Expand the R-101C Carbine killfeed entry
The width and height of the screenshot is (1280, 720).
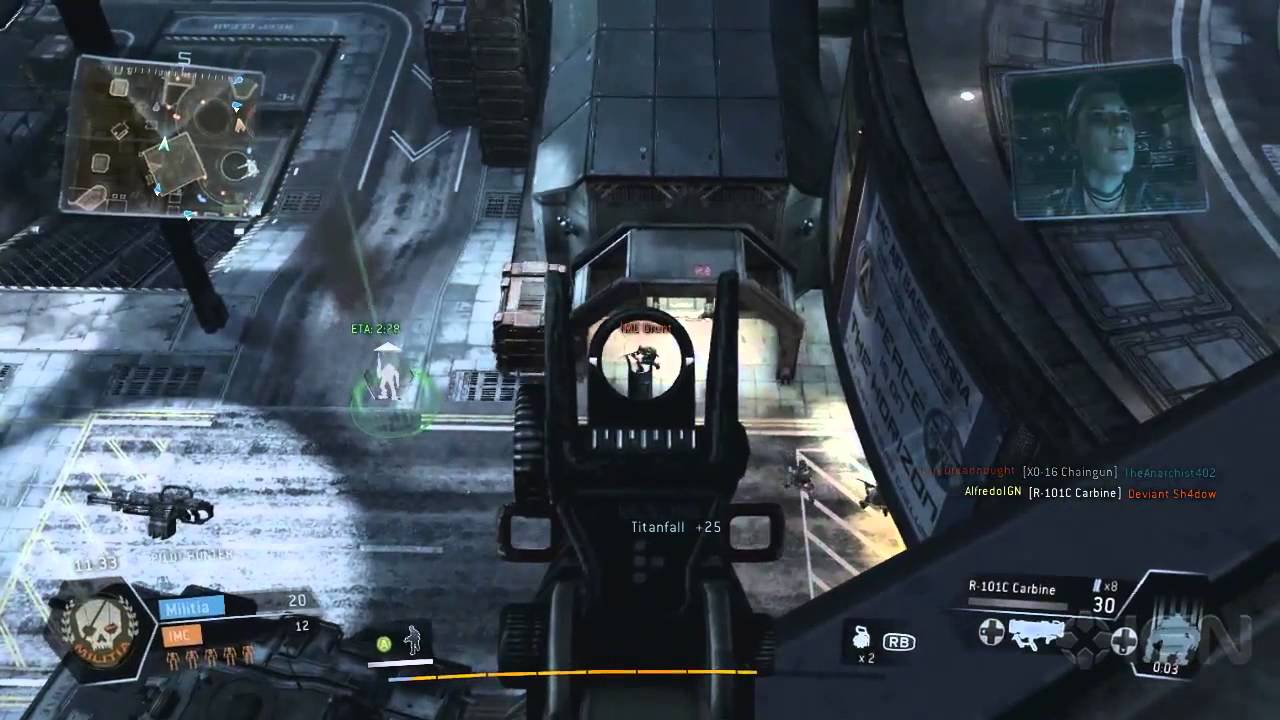[1075, 493]
